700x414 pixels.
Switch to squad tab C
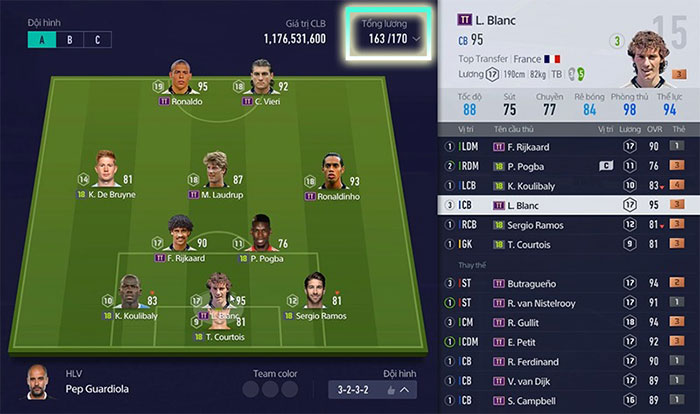click(97, 40)
